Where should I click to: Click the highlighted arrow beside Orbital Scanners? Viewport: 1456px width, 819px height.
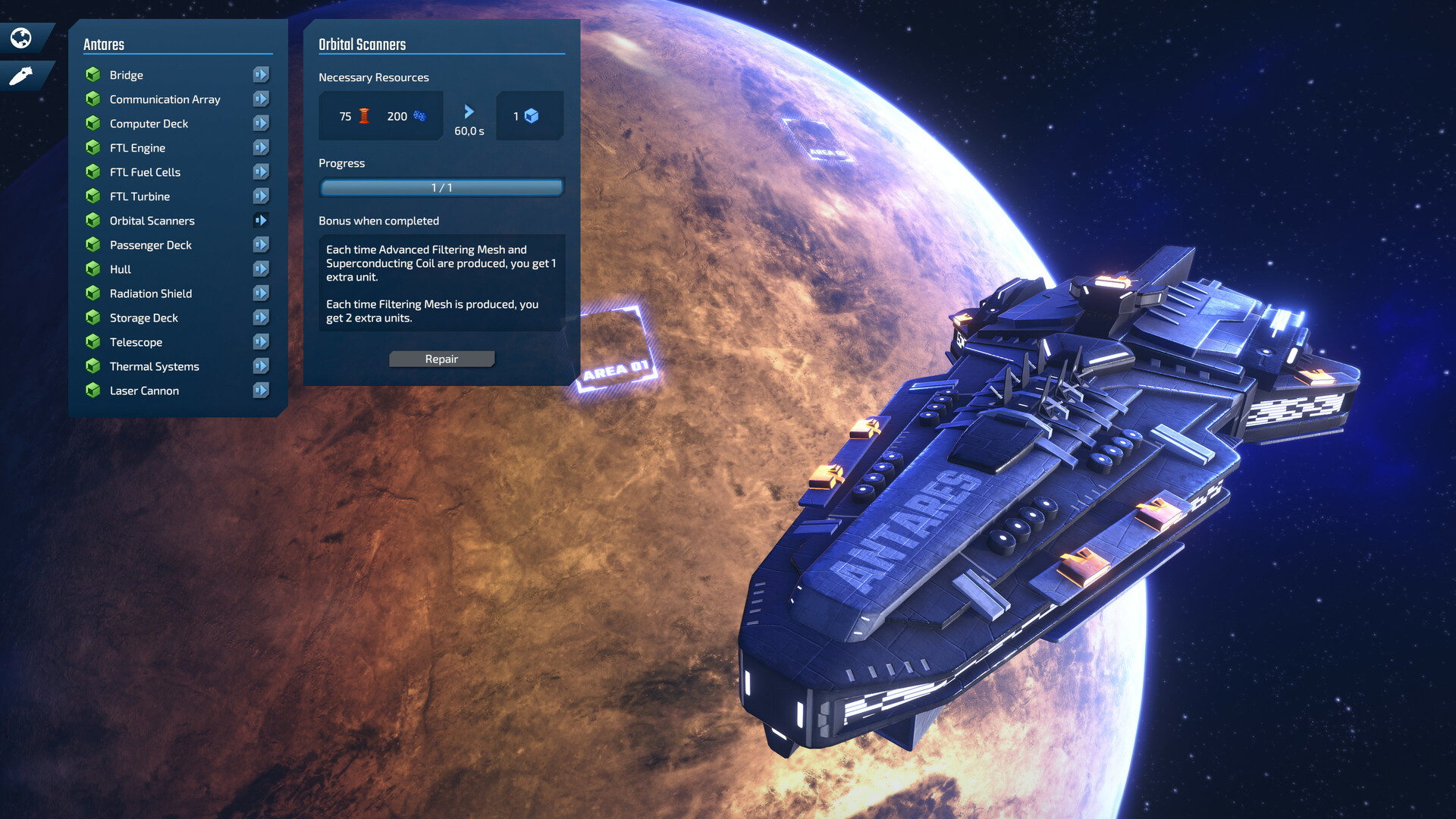pyautogui.click(x=261, y=221)
